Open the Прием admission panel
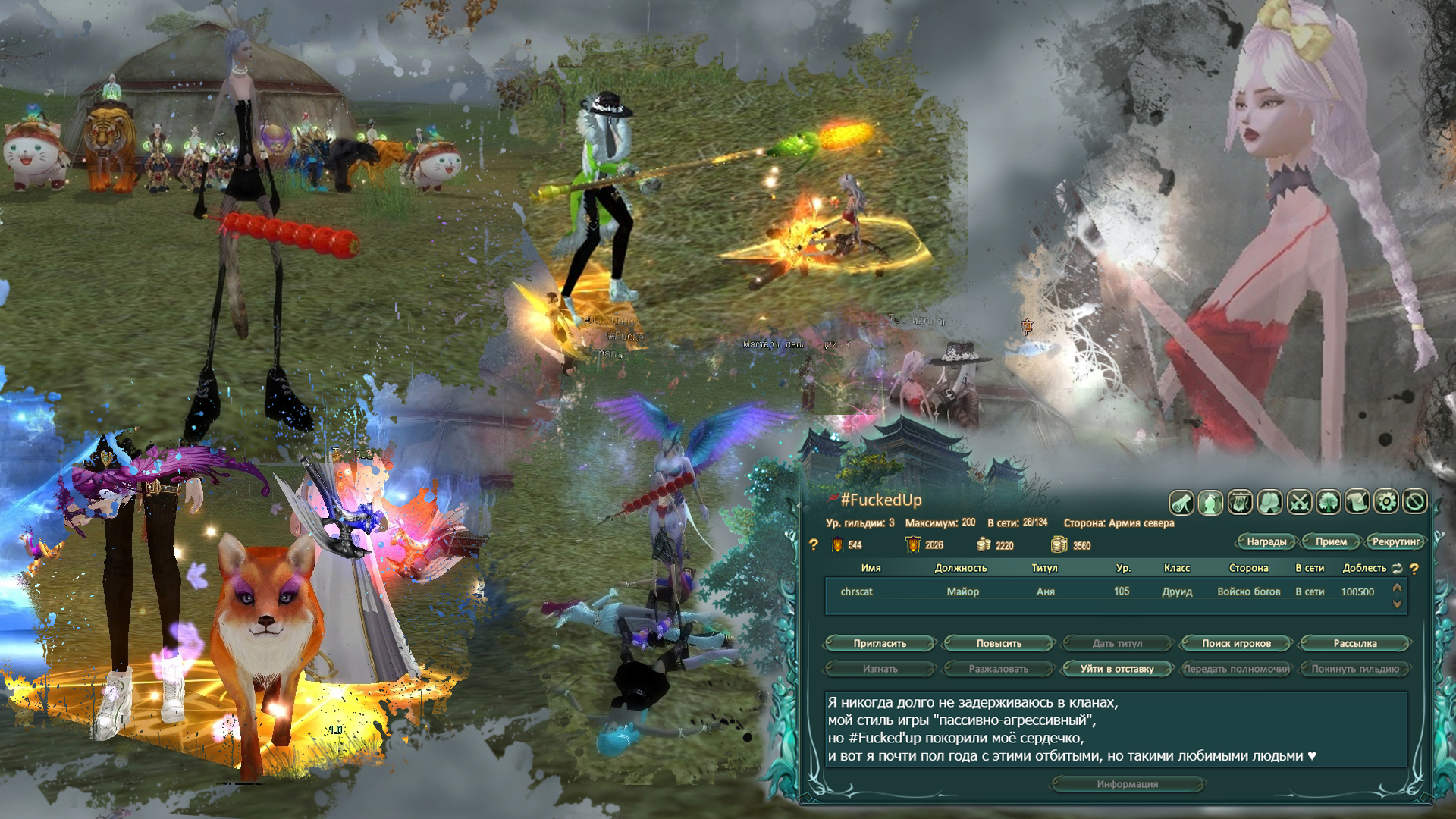 click(x=1331, y=541)
